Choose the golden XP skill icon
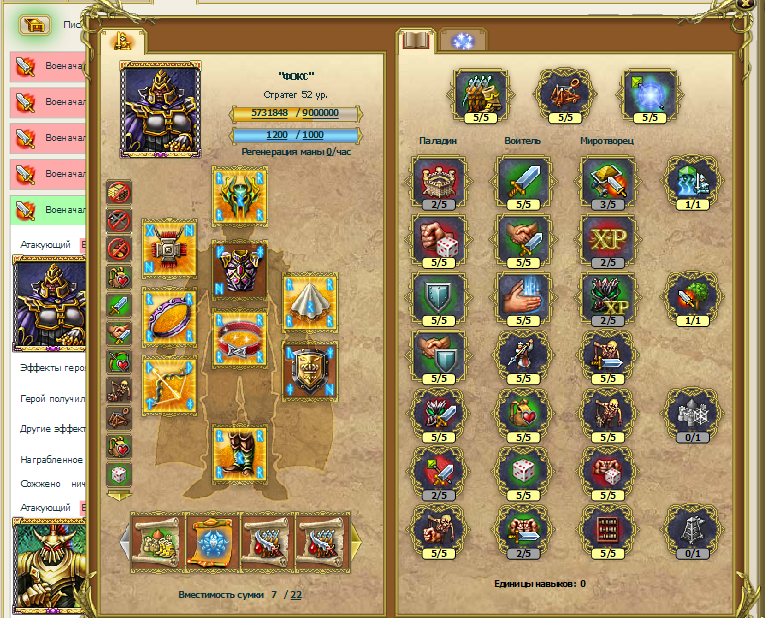765x618 pixels. (x=606, y=242)
